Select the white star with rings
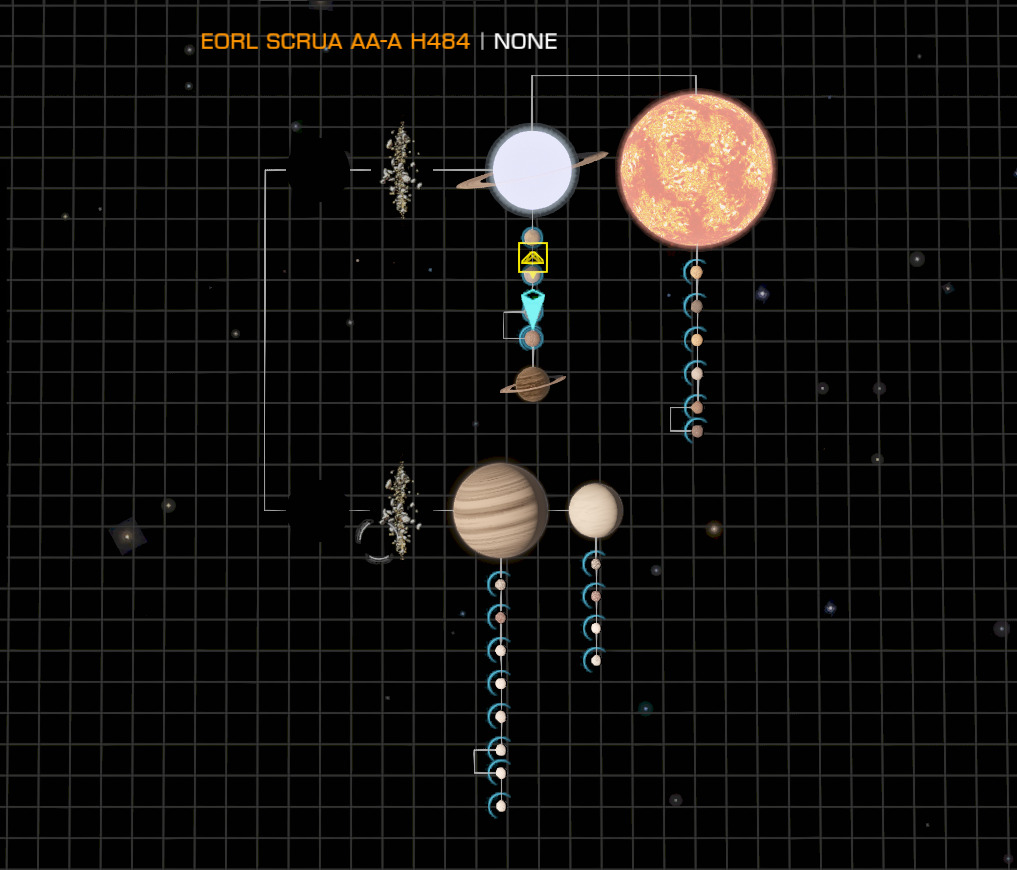1017x870 pixels. point(532,170)
